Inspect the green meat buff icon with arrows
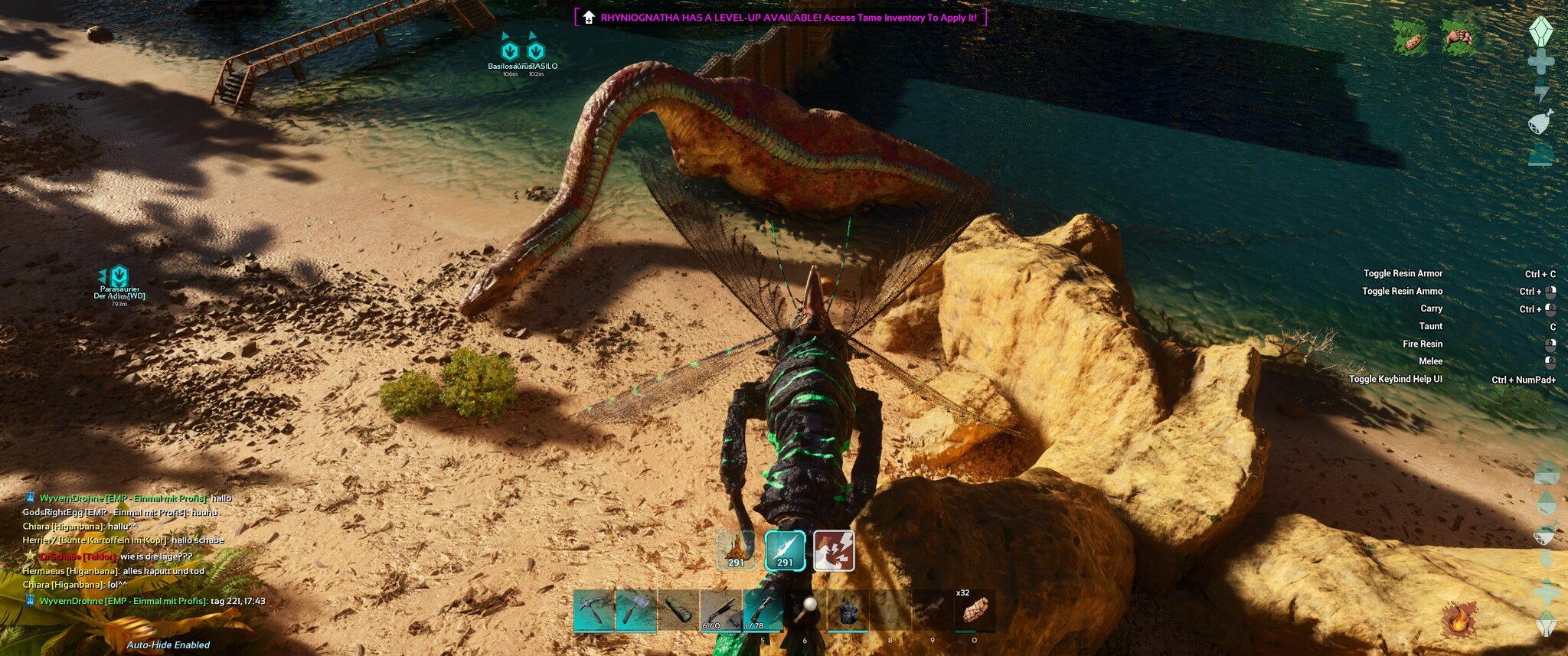This screenshot has width=1568, height=656. tap(1410, 37)
